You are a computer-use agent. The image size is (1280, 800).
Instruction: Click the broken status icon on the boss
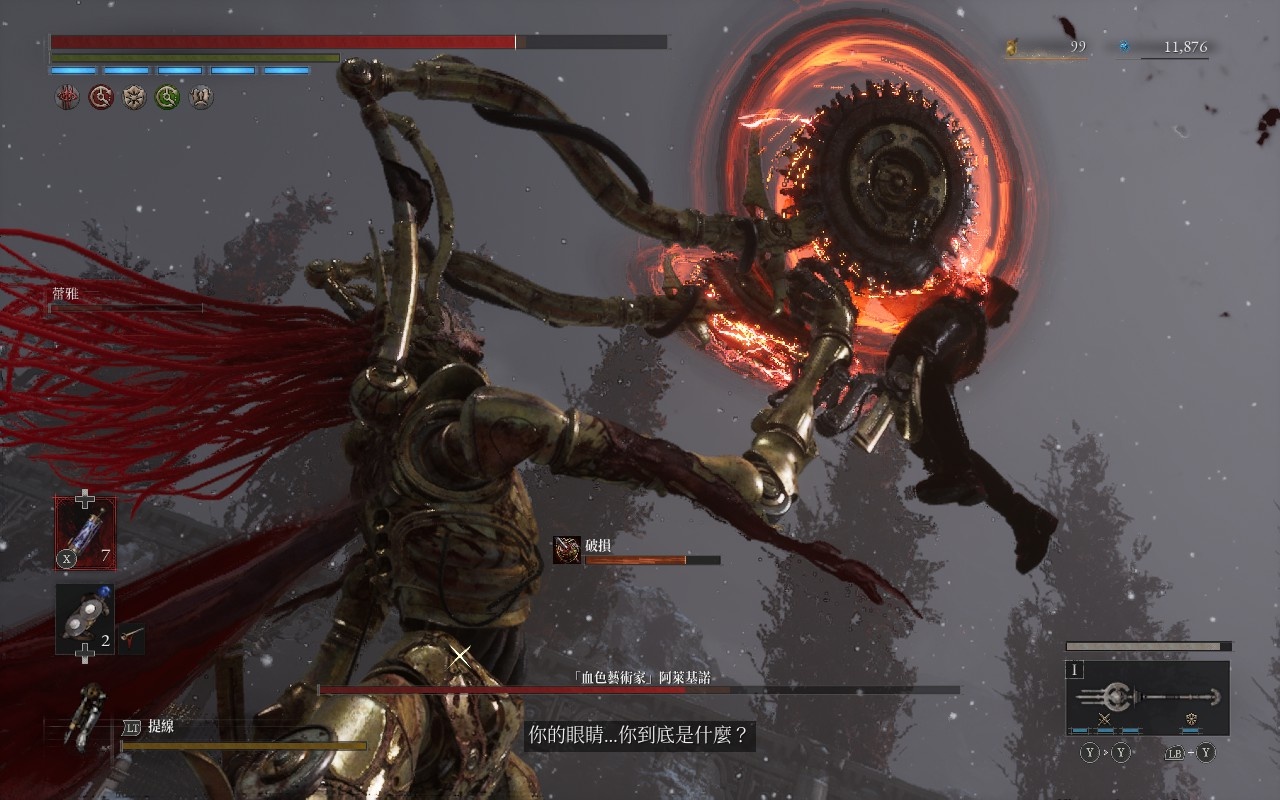567,549
